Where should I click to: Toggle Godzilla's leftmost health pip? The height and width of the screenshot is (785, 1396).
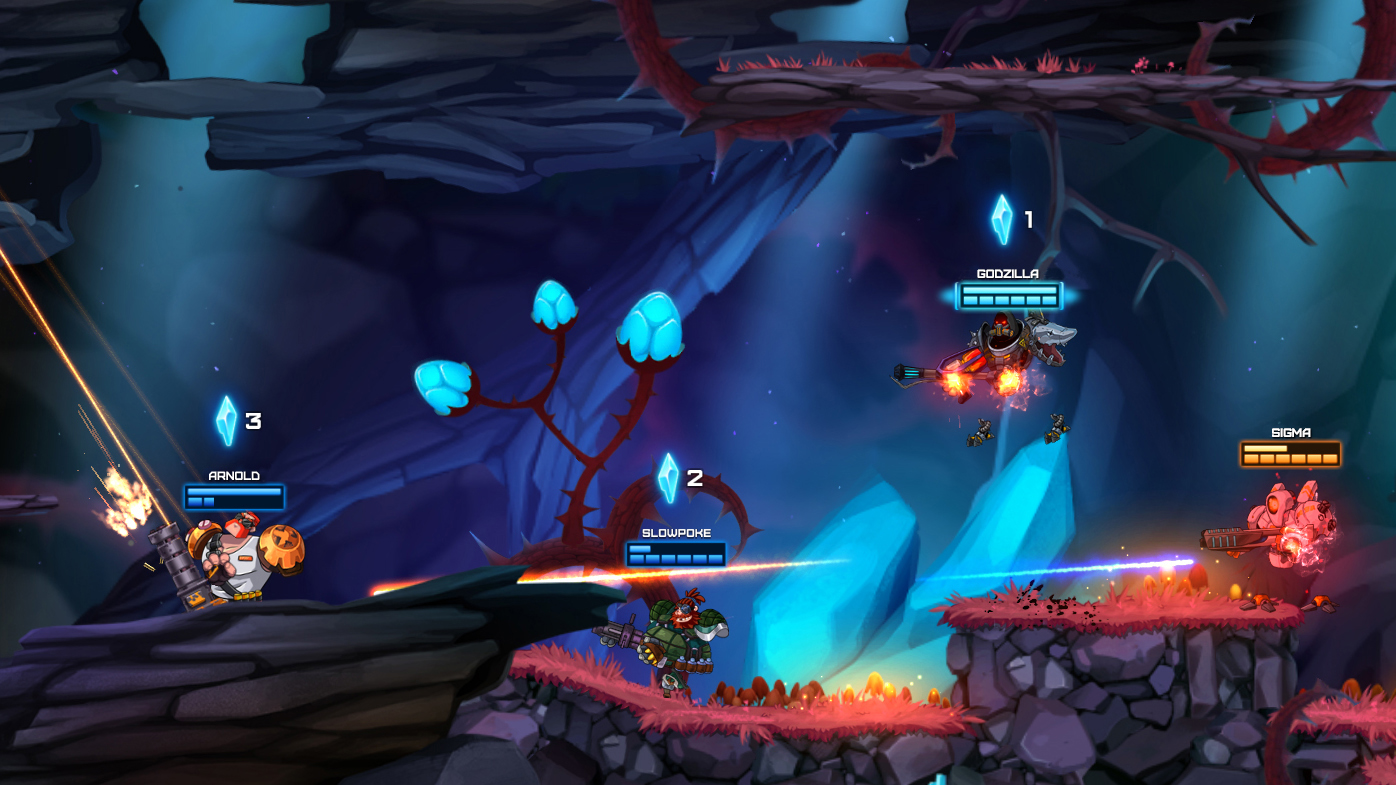[x=970, y=298]
